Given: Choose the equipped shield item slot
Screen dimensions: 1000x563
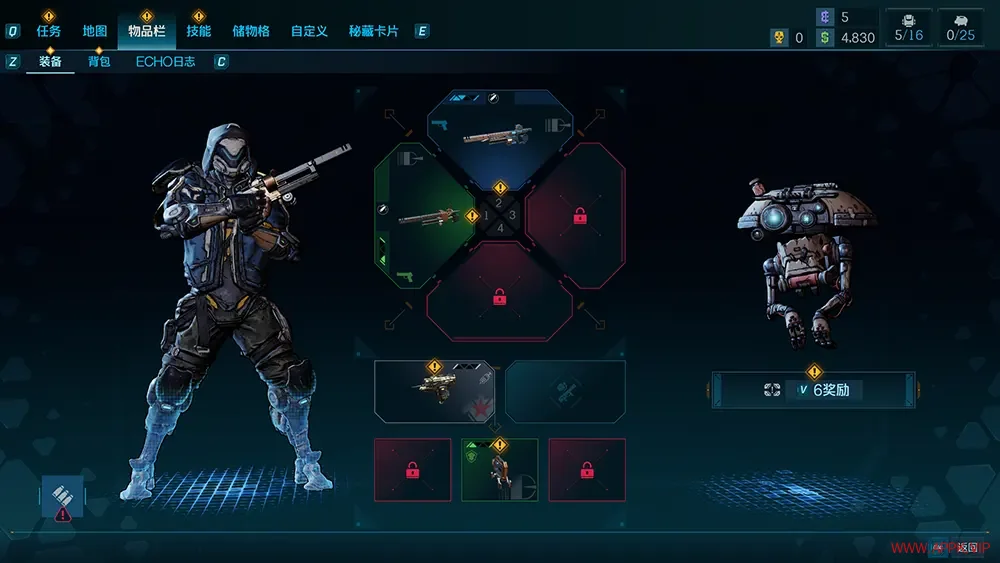Looking at the screenshot, I should [x=434, y=391].
